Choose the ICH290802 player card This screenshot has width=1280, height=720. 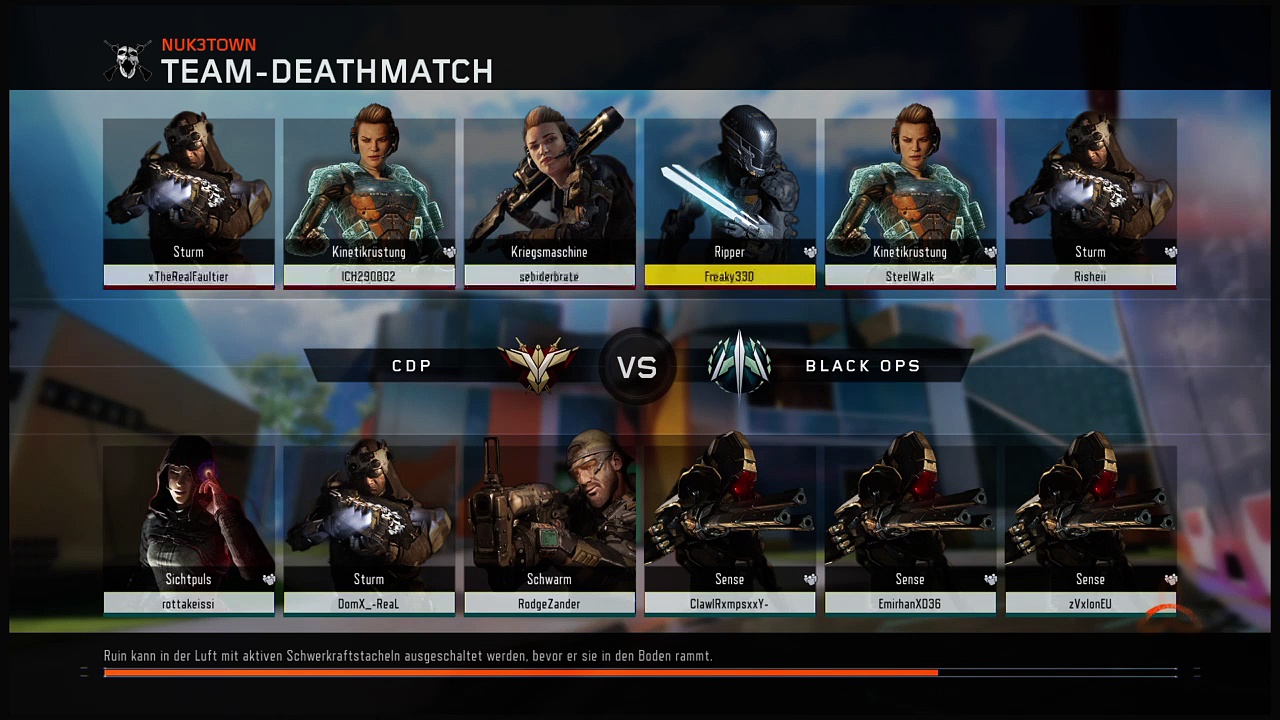click(x=369, y=203)
